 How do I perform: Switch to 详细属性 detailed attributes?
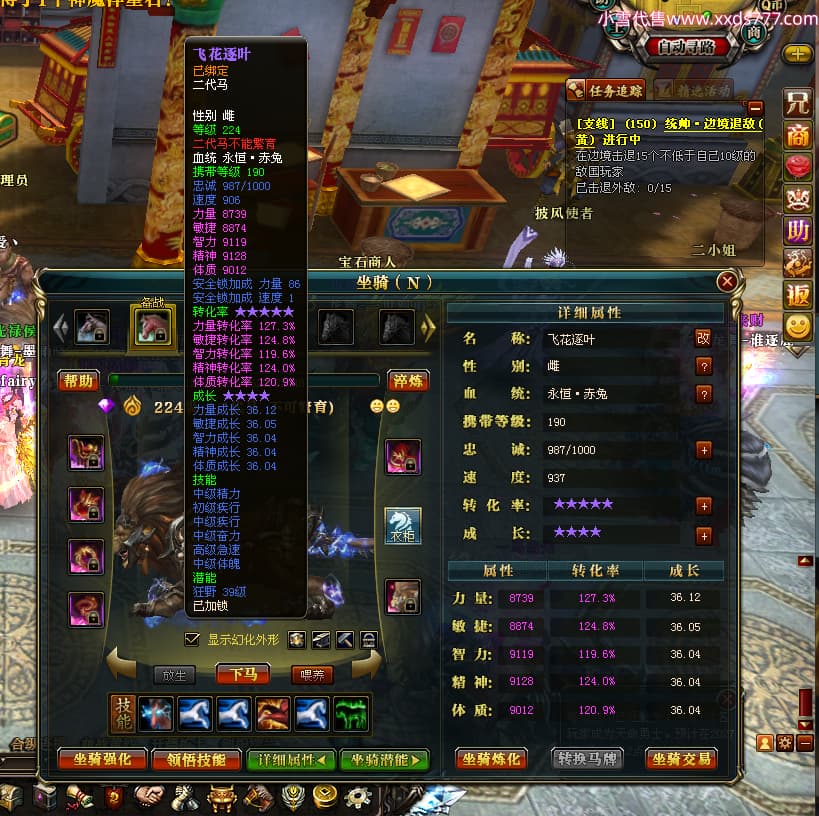[291, 759]
